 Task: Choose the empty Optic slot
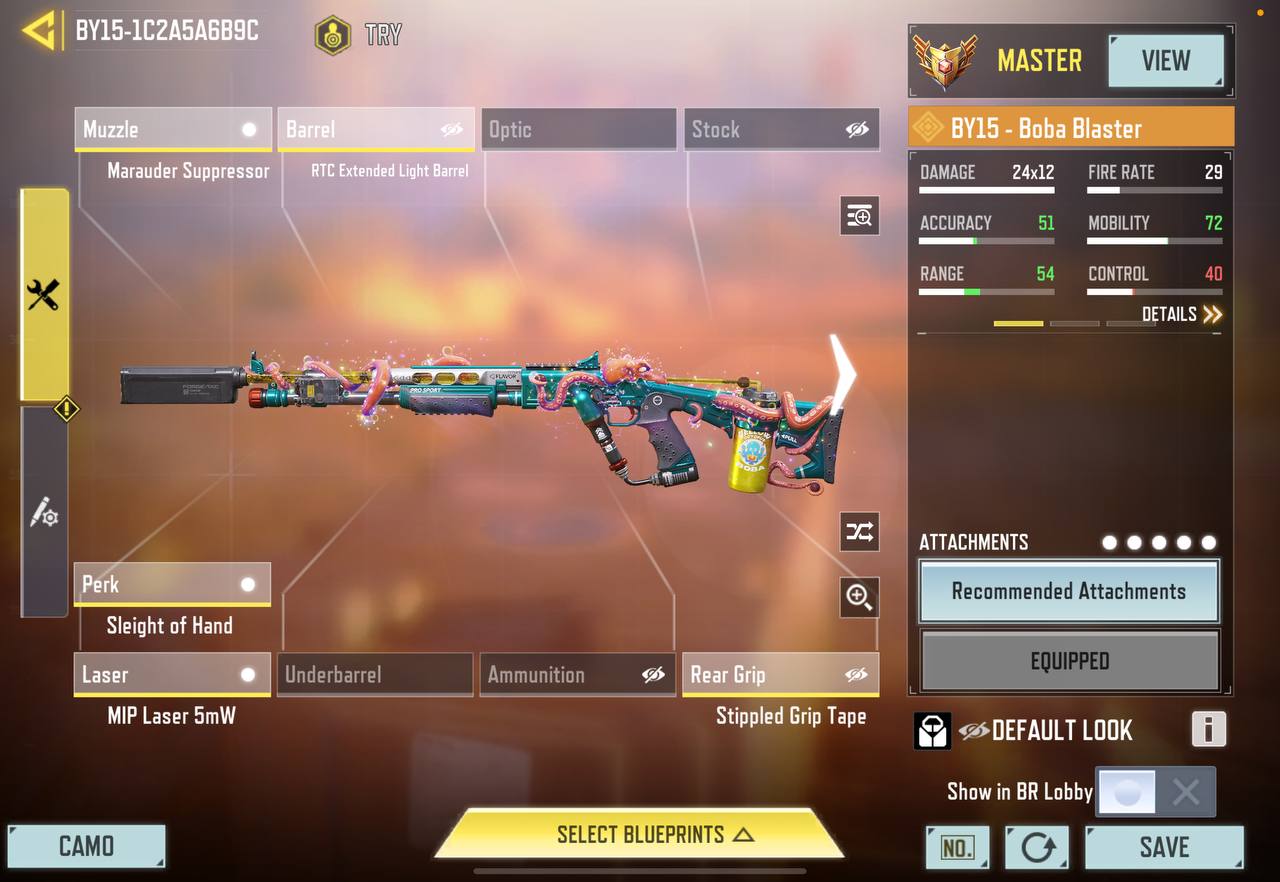click(x=578, y=130)
